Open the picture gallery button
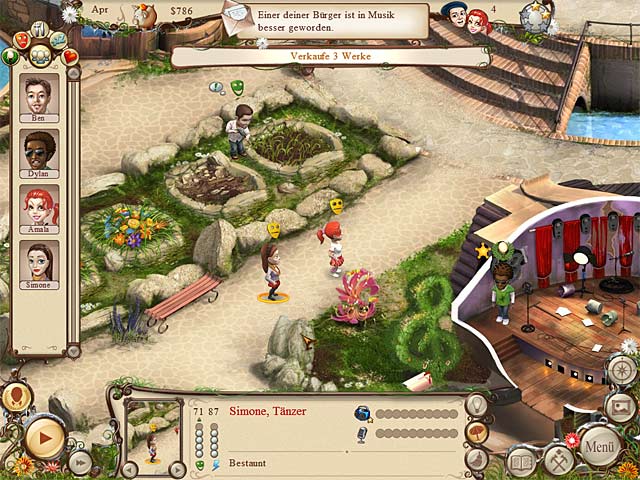Screen dimensions: 640x480 pyautogui.click(x=619, y=405)
